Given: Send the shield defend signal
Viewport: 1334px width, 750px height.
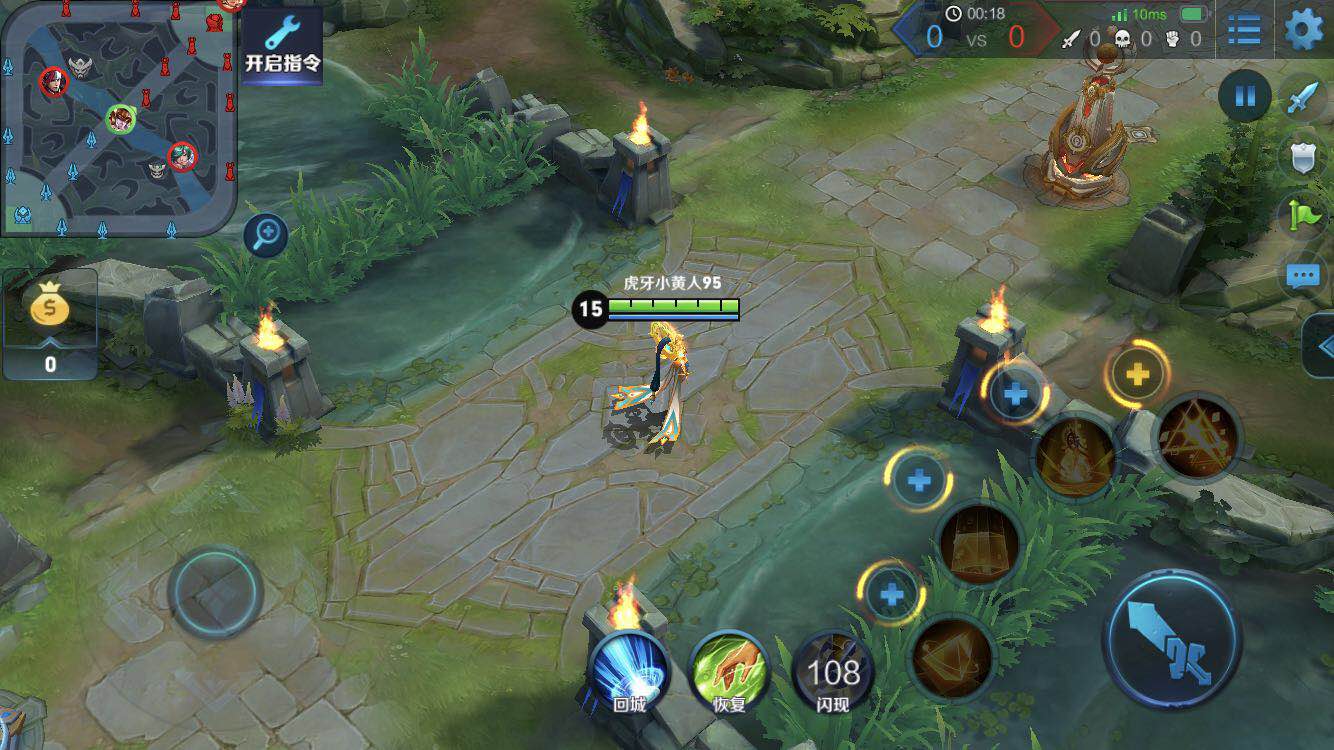Looking at the screenshot, I should pos(1303,157).
